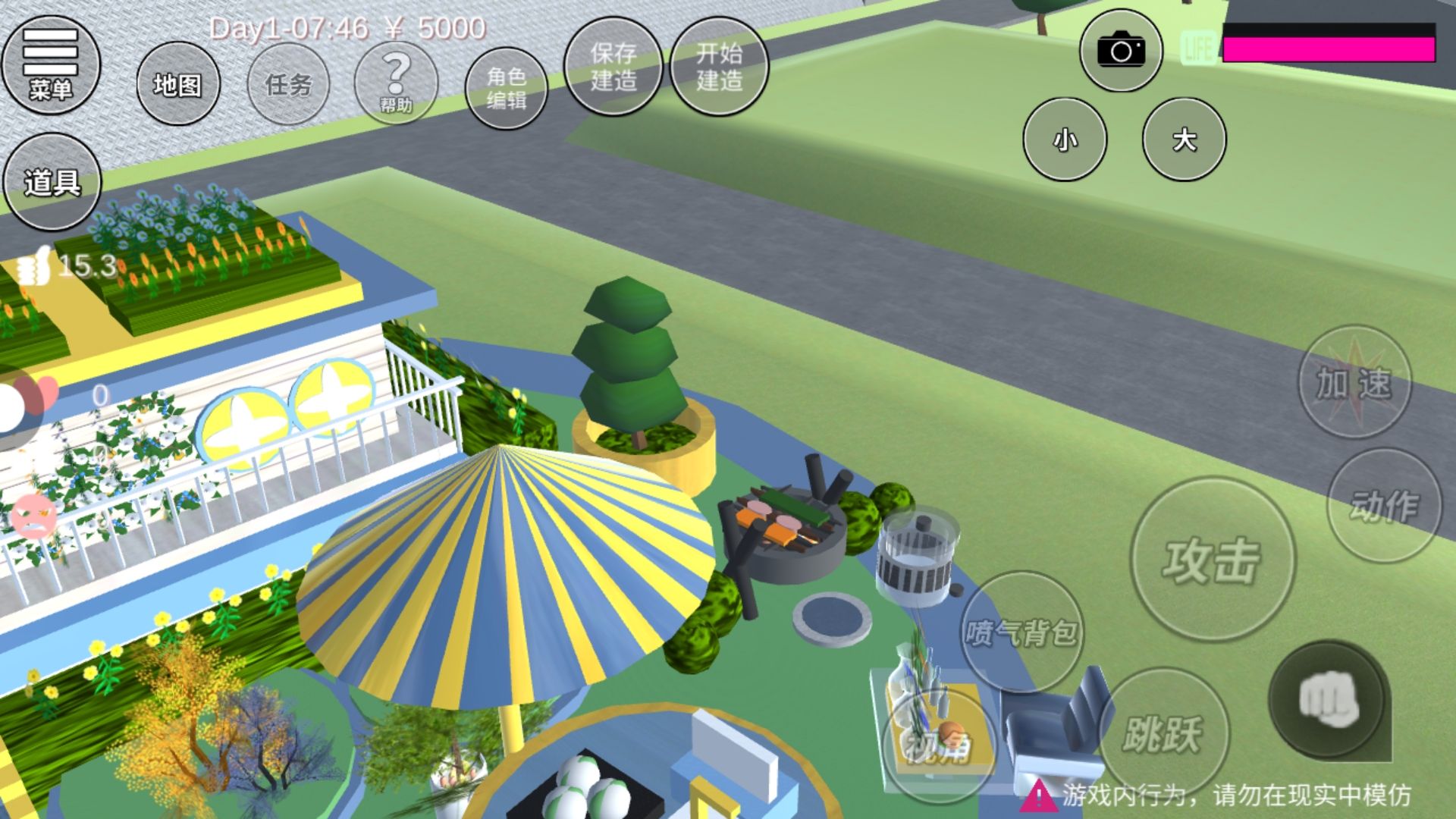The height and width of the screenshot is (819, 1456).
Task: Tap the 跳跃 jump button
Action: tap(1163, 733)
